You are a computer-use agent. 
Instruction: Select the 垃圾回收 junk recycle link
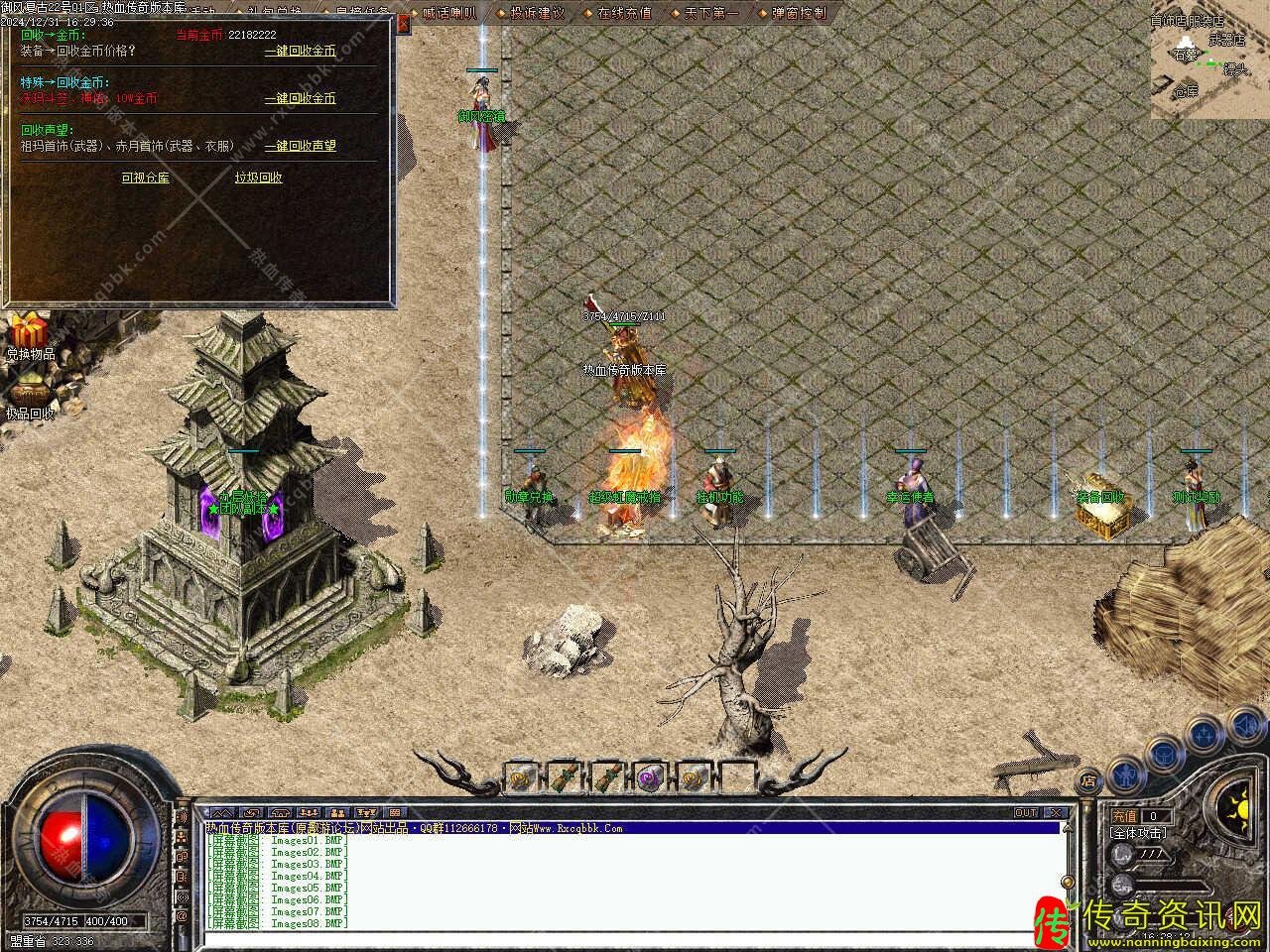258,178
